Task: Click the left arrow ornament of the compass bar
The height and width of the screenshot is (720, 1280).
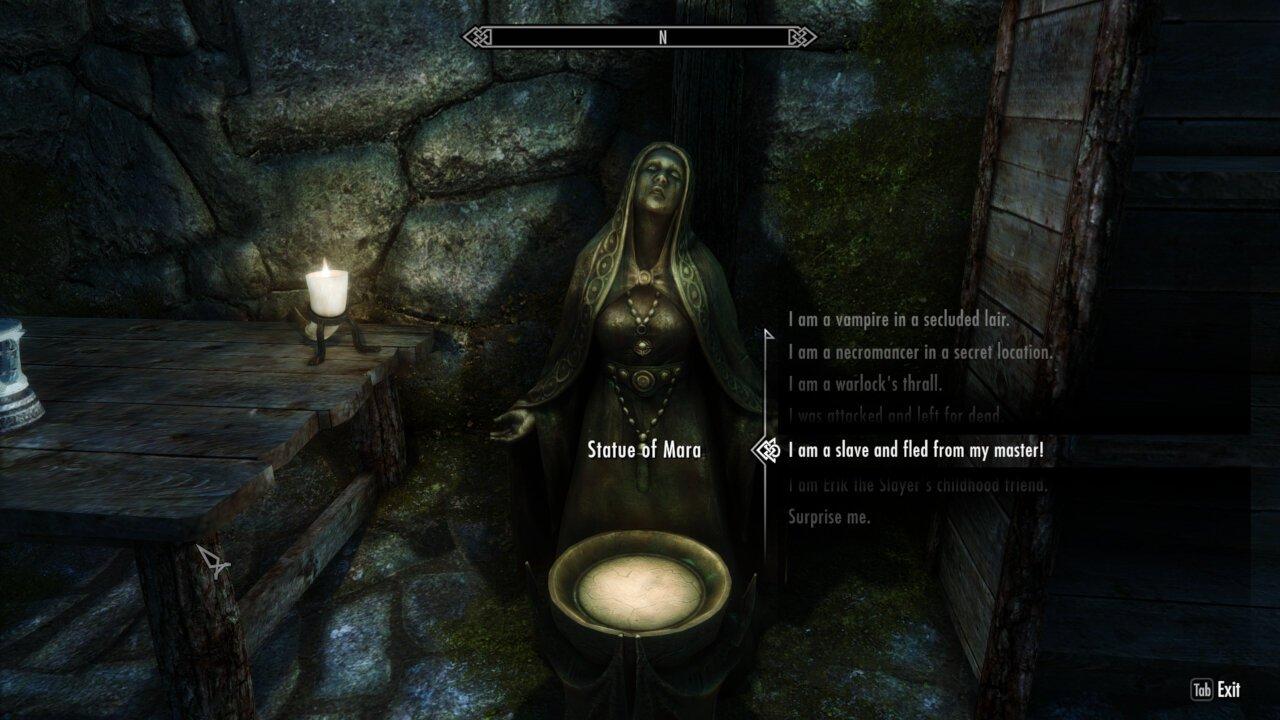Action: pyautogui.click(x=478, y=36)
